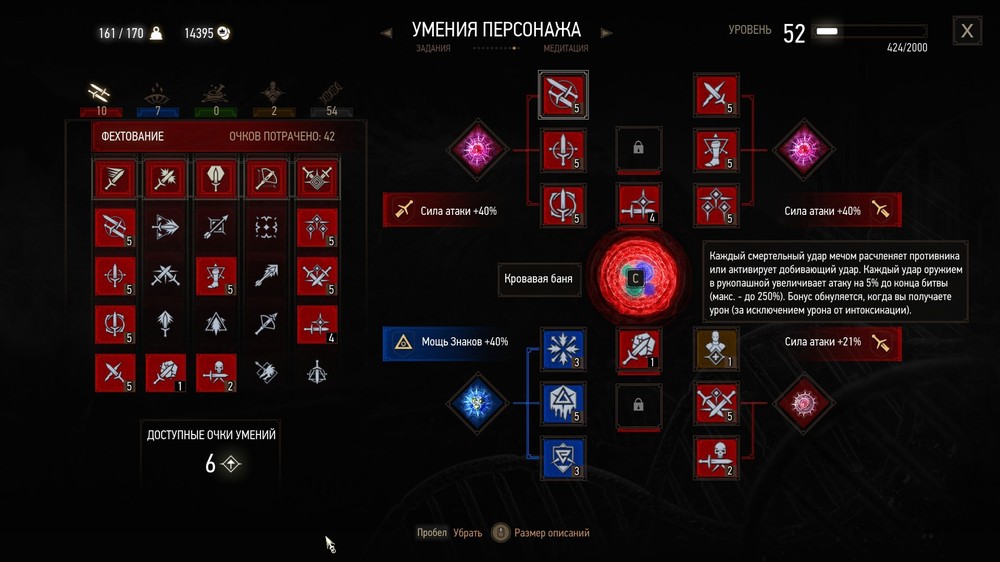Select the orange general skill slot
The width and height of the screenshot is (1000, 562).
(x=716, y=347)
